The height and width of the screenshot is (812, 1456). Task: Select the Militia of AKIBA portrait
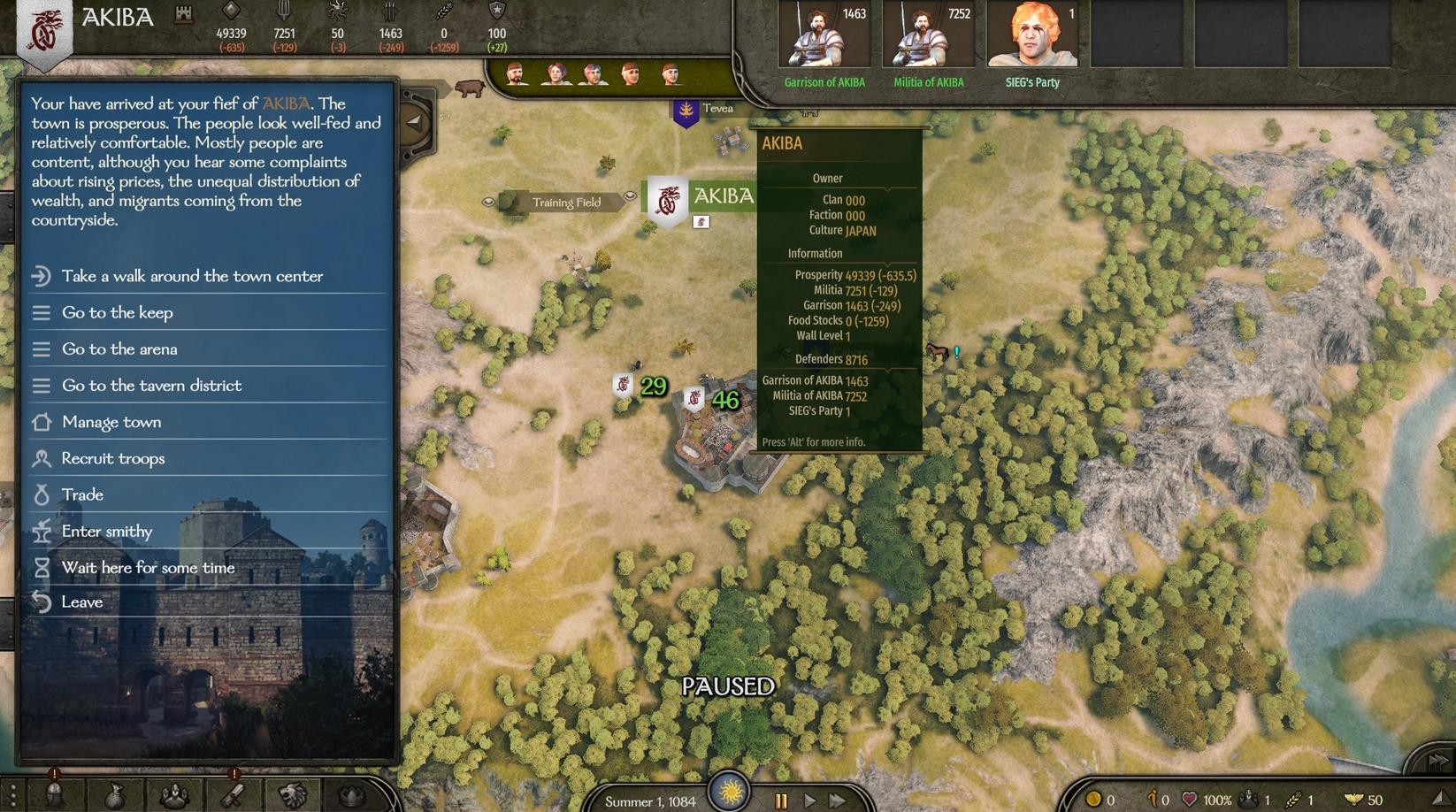click(x=928, y=35)
